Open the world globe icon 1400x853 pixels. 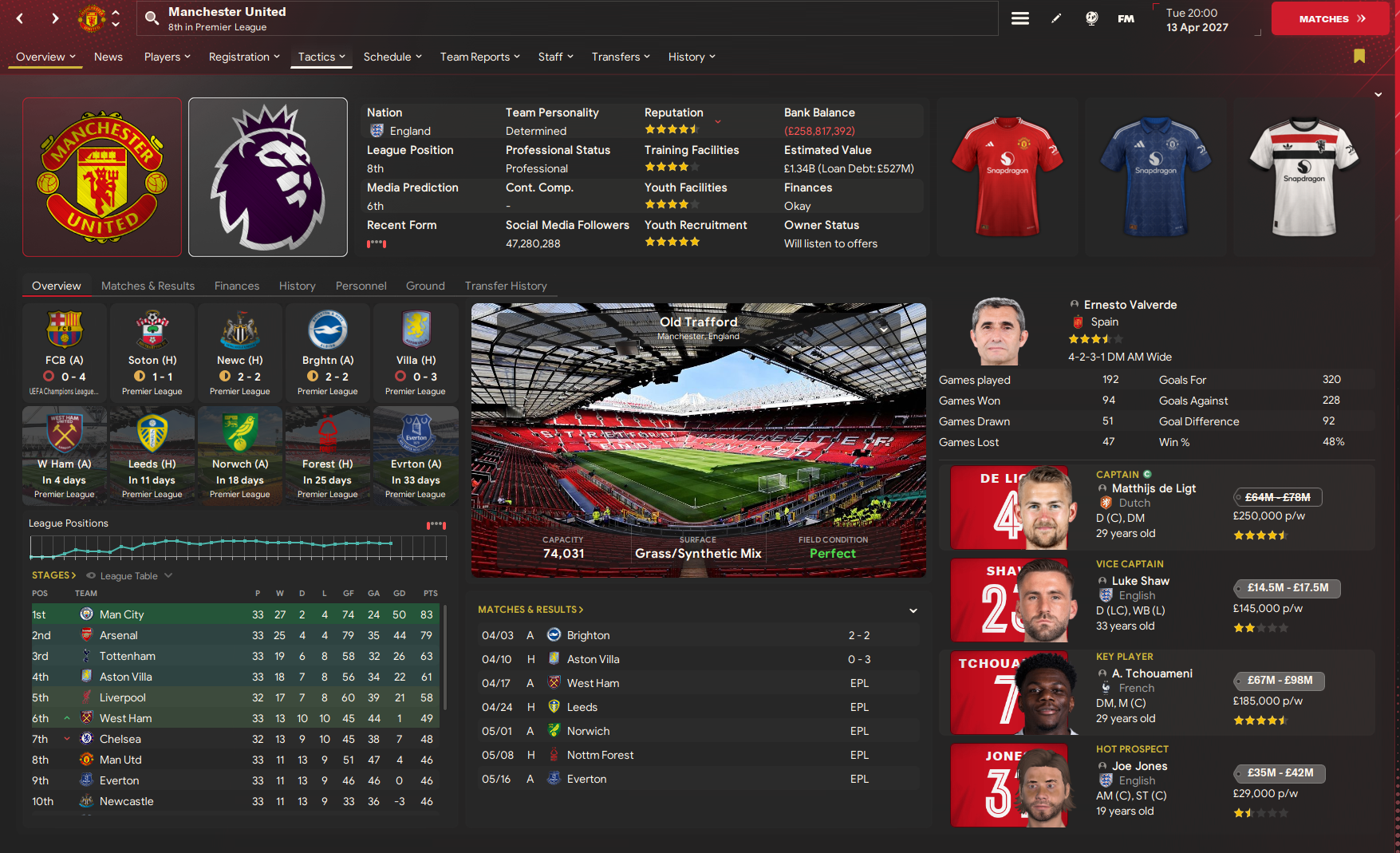[1090, 17]
